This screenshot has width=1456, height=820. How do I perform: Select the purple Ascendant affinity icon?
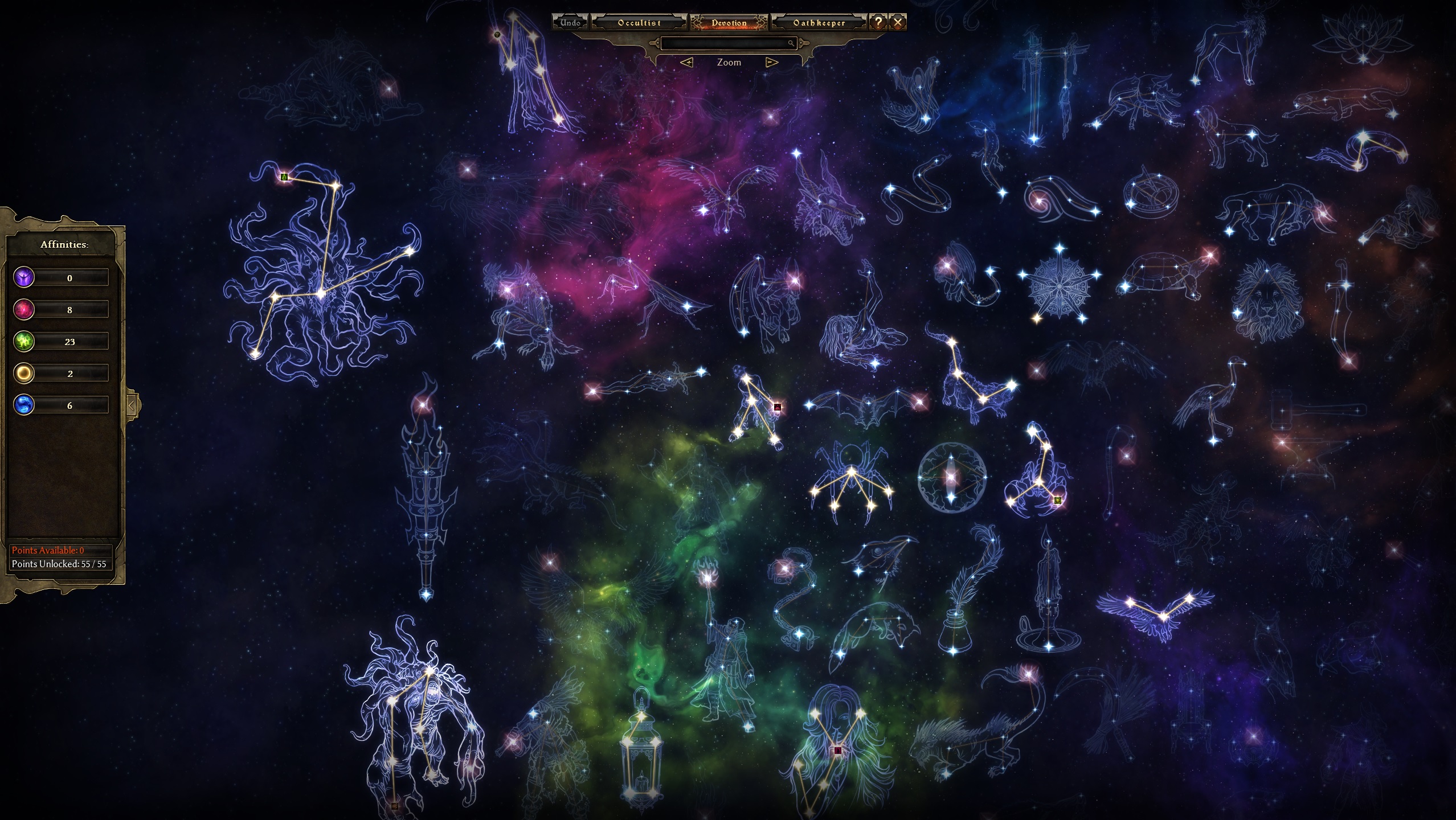tap(23, 278)
